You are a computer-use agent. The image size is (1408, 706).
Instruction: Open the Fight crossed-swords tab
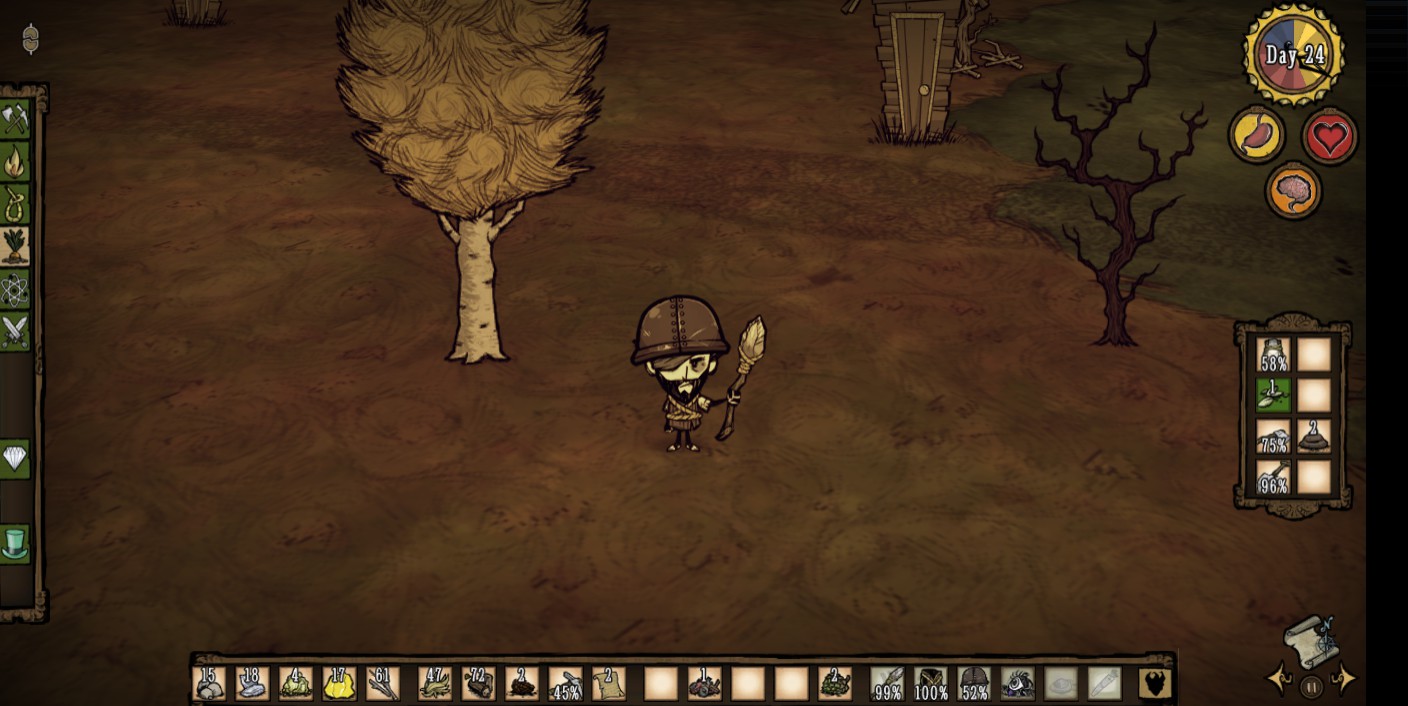click(15, 331)
